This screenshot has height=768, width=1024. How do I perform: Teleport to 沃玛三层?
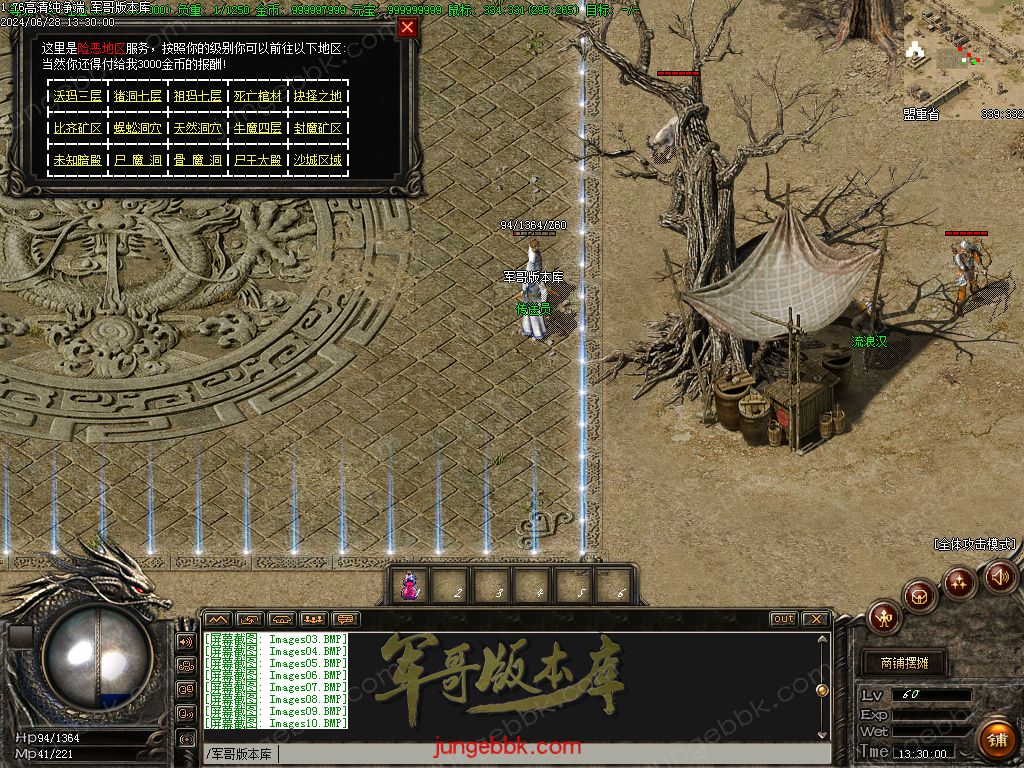77,96
